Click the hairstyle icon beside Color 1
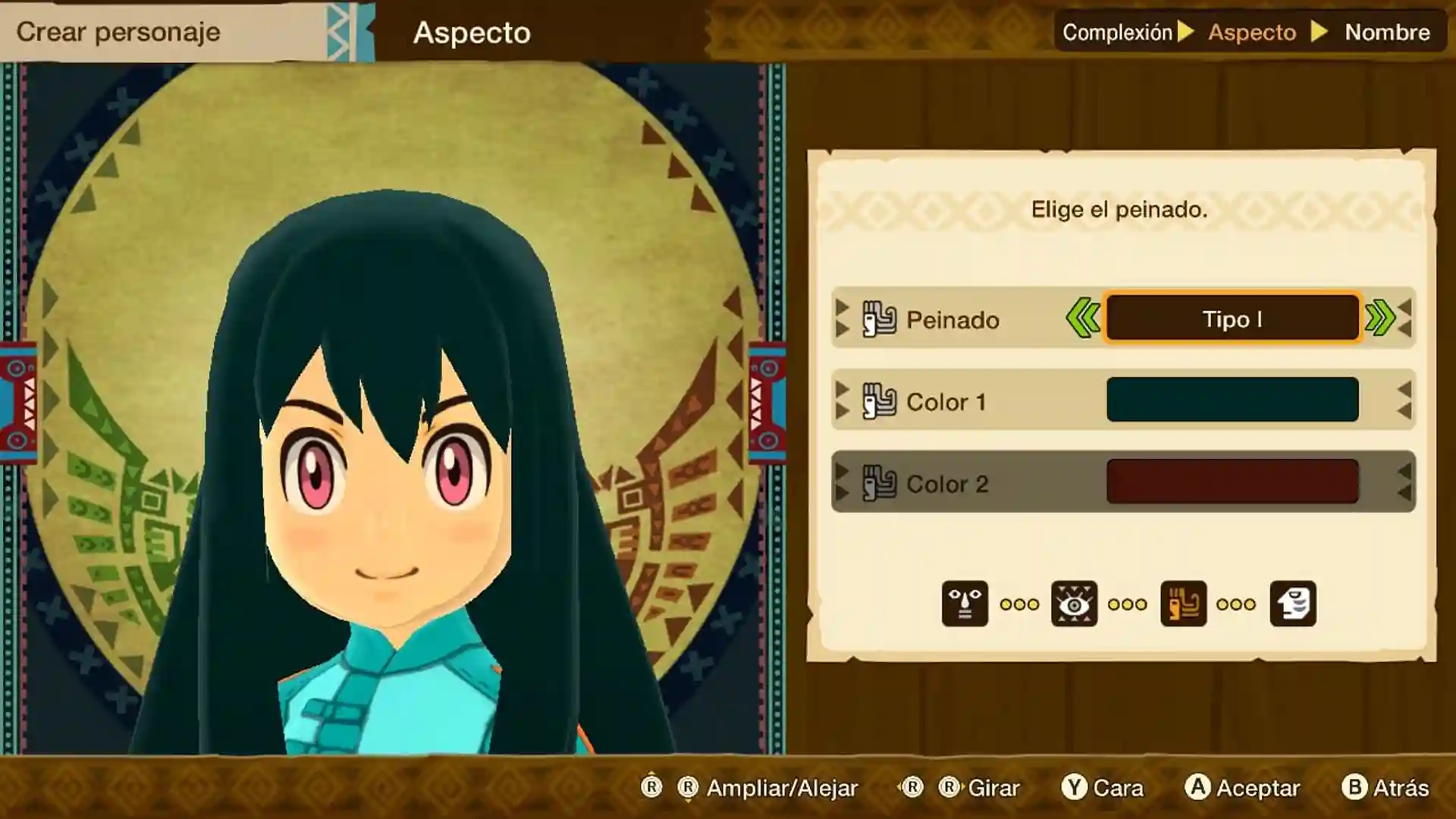The height and width of the screenshot is (819, 1456). [x=881, y=402]
